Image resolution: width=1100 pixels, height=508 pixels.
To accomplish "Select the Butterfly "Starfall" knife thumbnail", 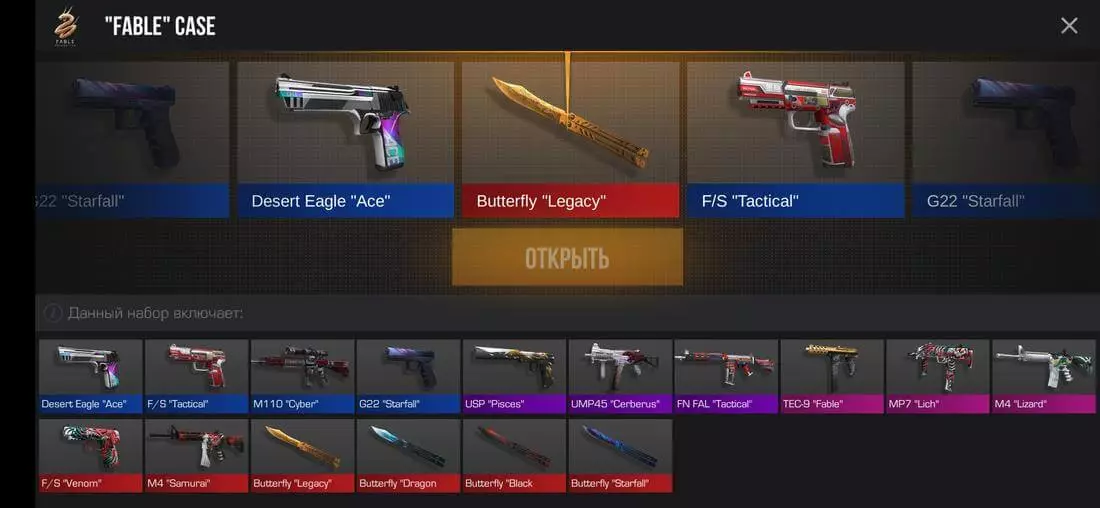I will [x=621, y=455].
